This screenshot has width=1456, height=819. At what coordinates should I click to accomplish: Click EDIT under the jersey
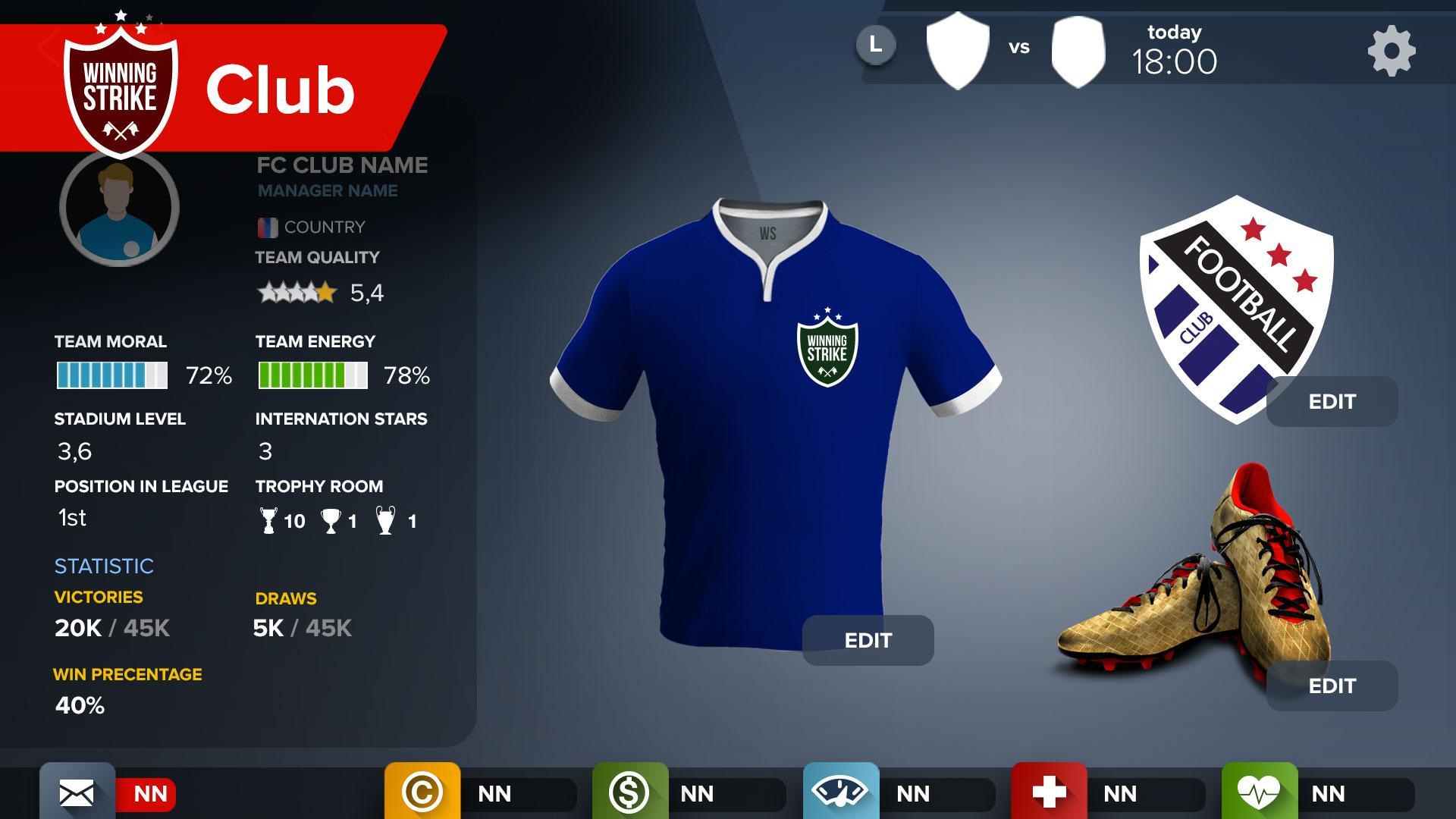click(x=869, y=641)
